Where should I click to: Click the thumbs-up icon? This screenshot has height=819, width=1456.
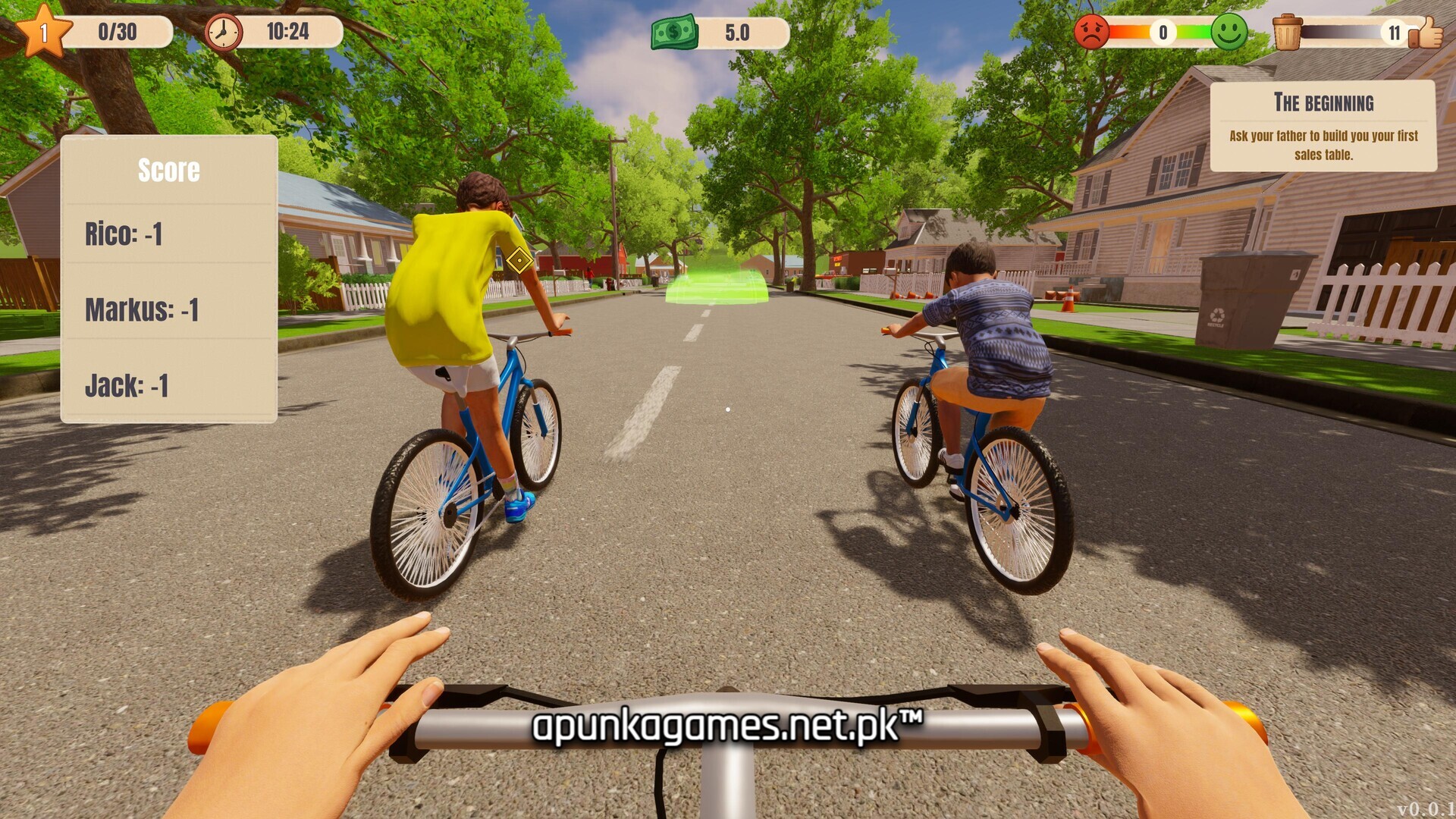(x=1427, y=32)
